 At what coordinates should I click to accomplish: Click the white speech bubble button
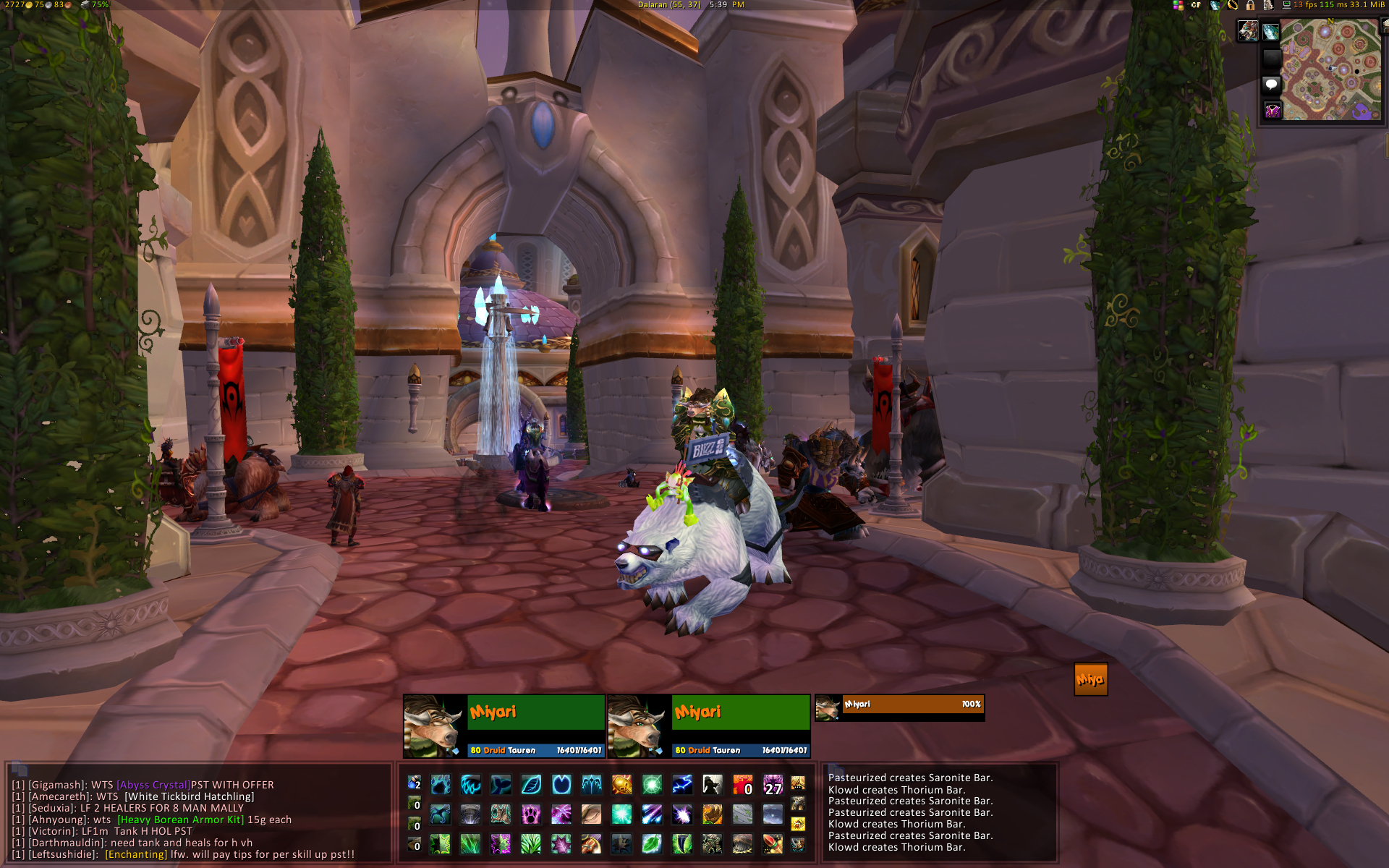(1271, 85)
